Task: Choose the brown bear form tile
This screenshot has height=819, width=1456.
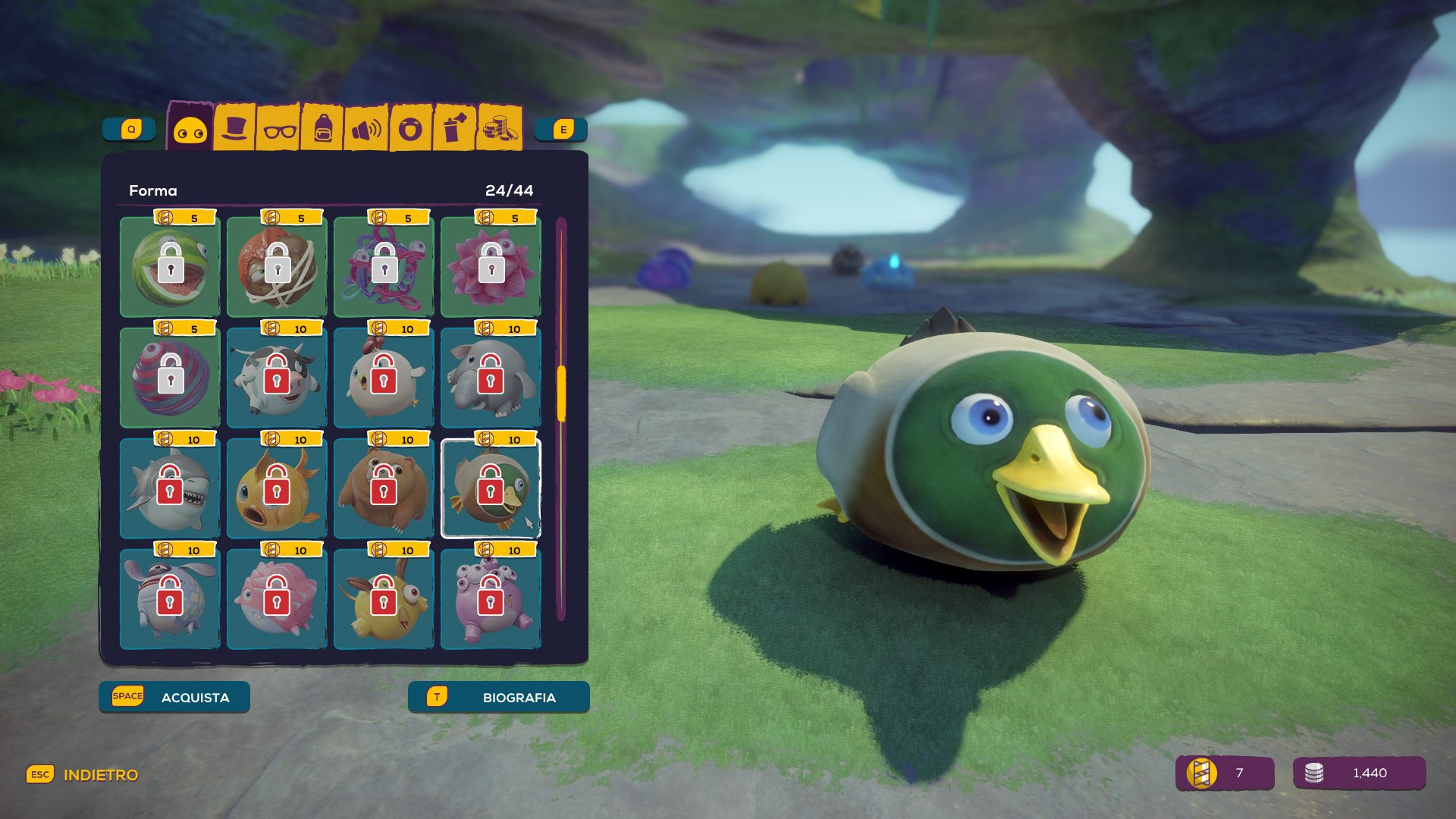Action: point(384,488)
